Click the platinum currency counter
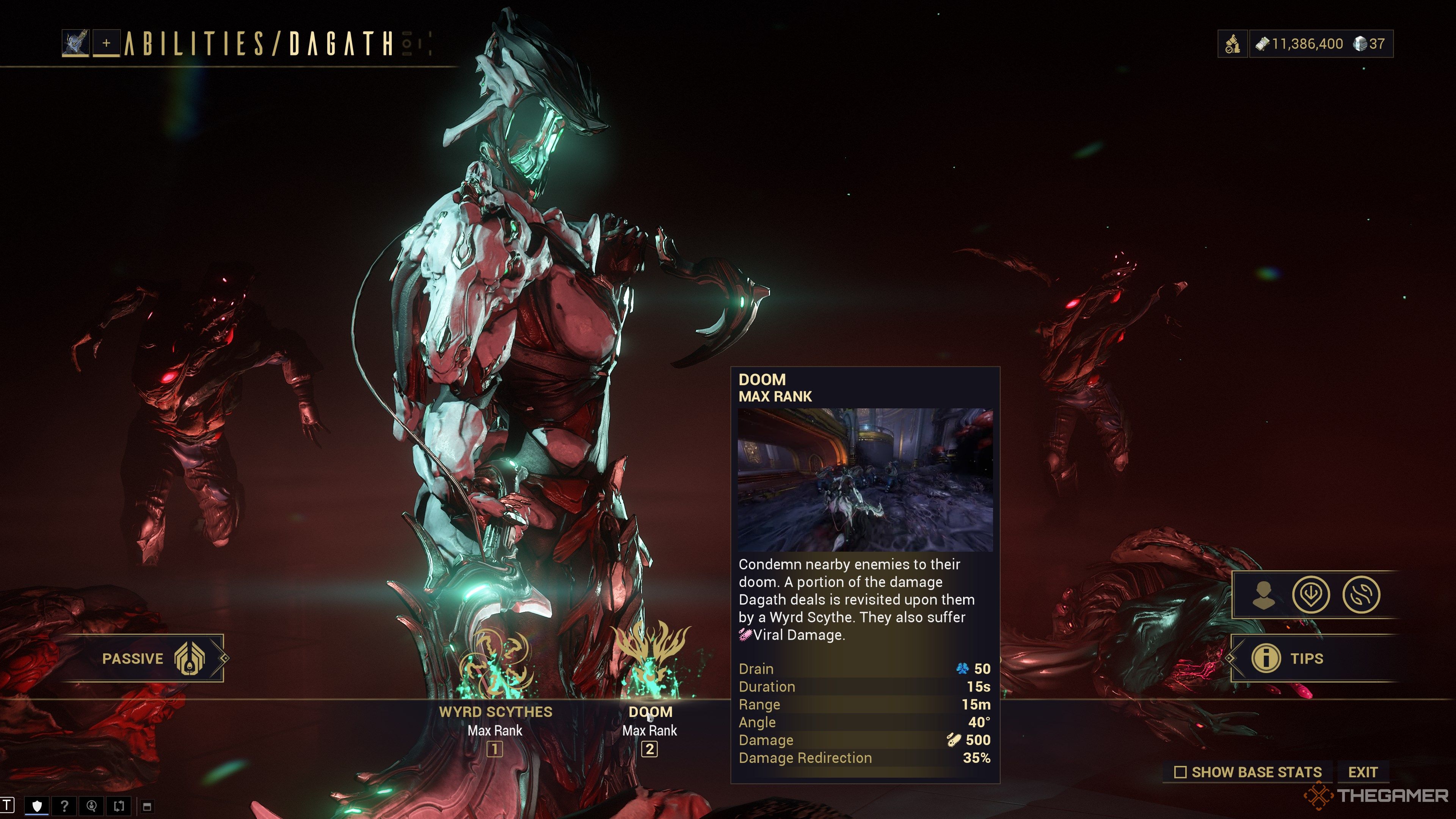The width and height of the screenshot is (1456, 819). [x=1370, y=44]
